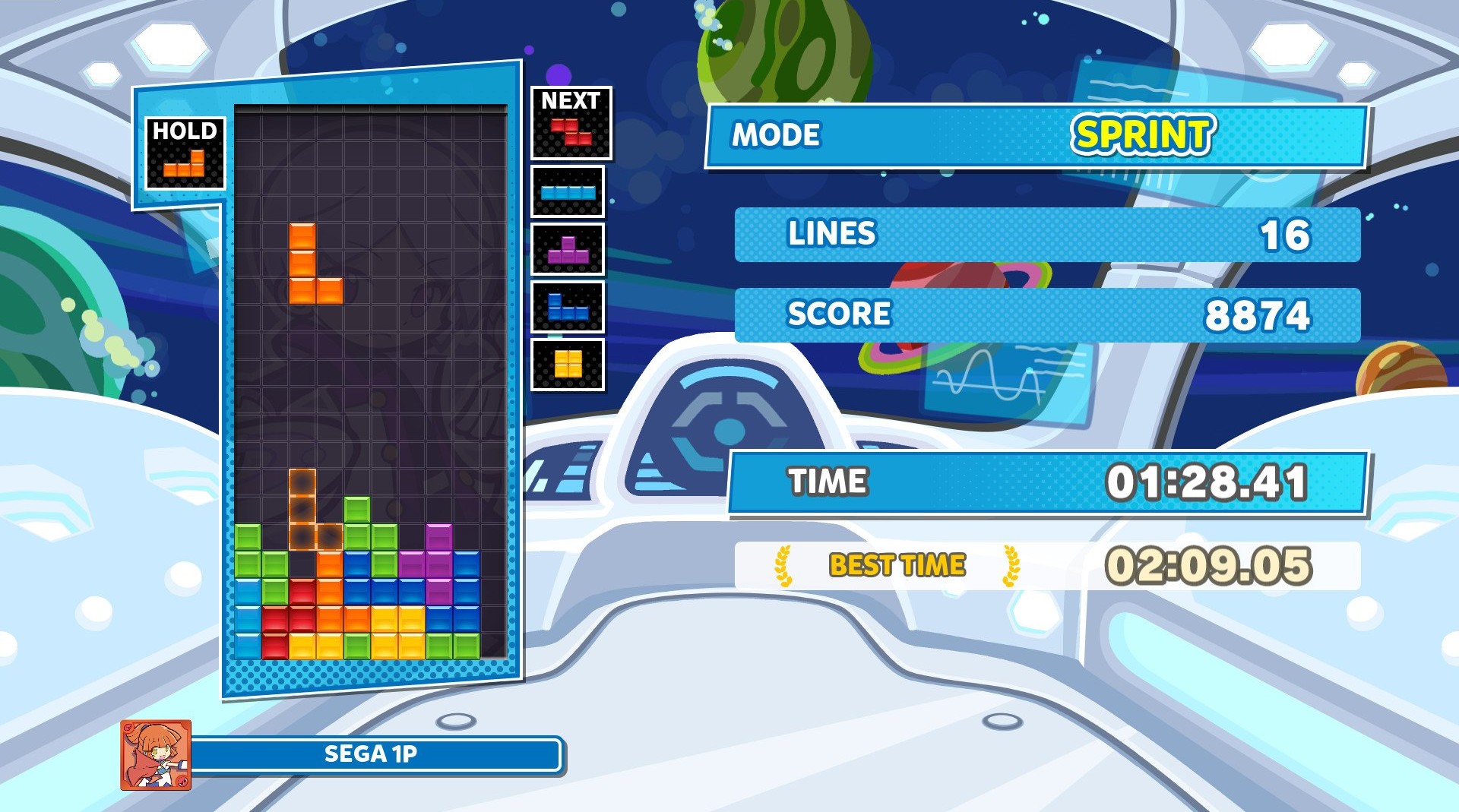This screenshot has width=1459, height=812.
Task: Click the laurel icon right of BEST TIME
Action: click(x=1011, y=566)
